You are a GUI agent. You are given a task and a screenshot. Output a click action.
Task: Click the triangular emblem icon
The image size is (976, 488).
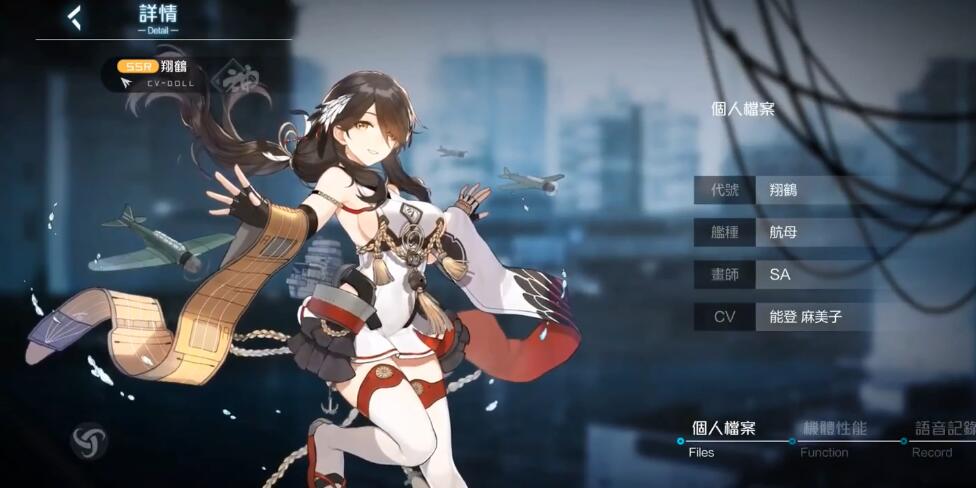pos(89,441)
